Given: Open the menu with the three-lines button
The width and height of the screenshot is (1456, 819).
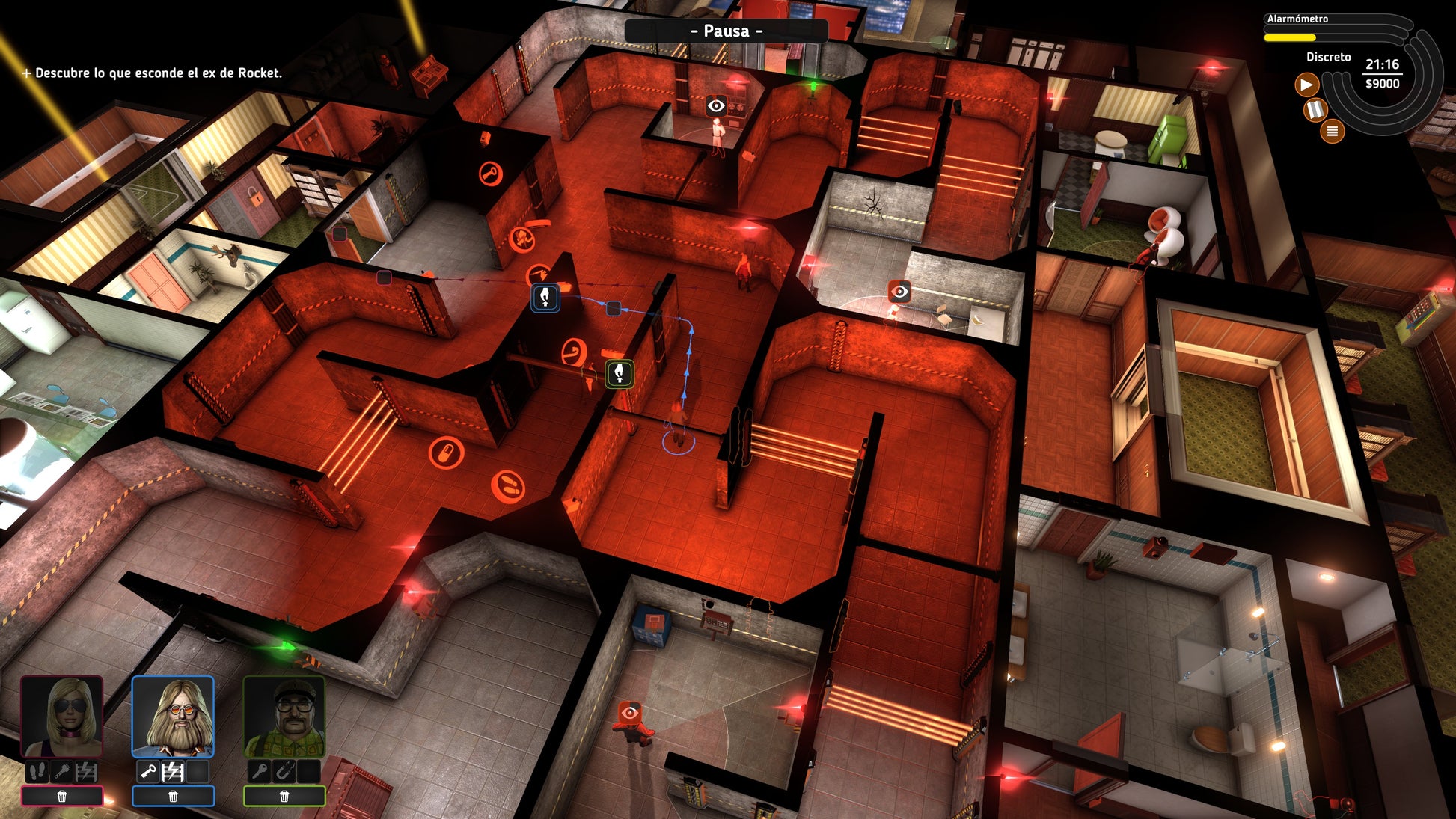Looking at the screenshot, I should point(1332,132).
